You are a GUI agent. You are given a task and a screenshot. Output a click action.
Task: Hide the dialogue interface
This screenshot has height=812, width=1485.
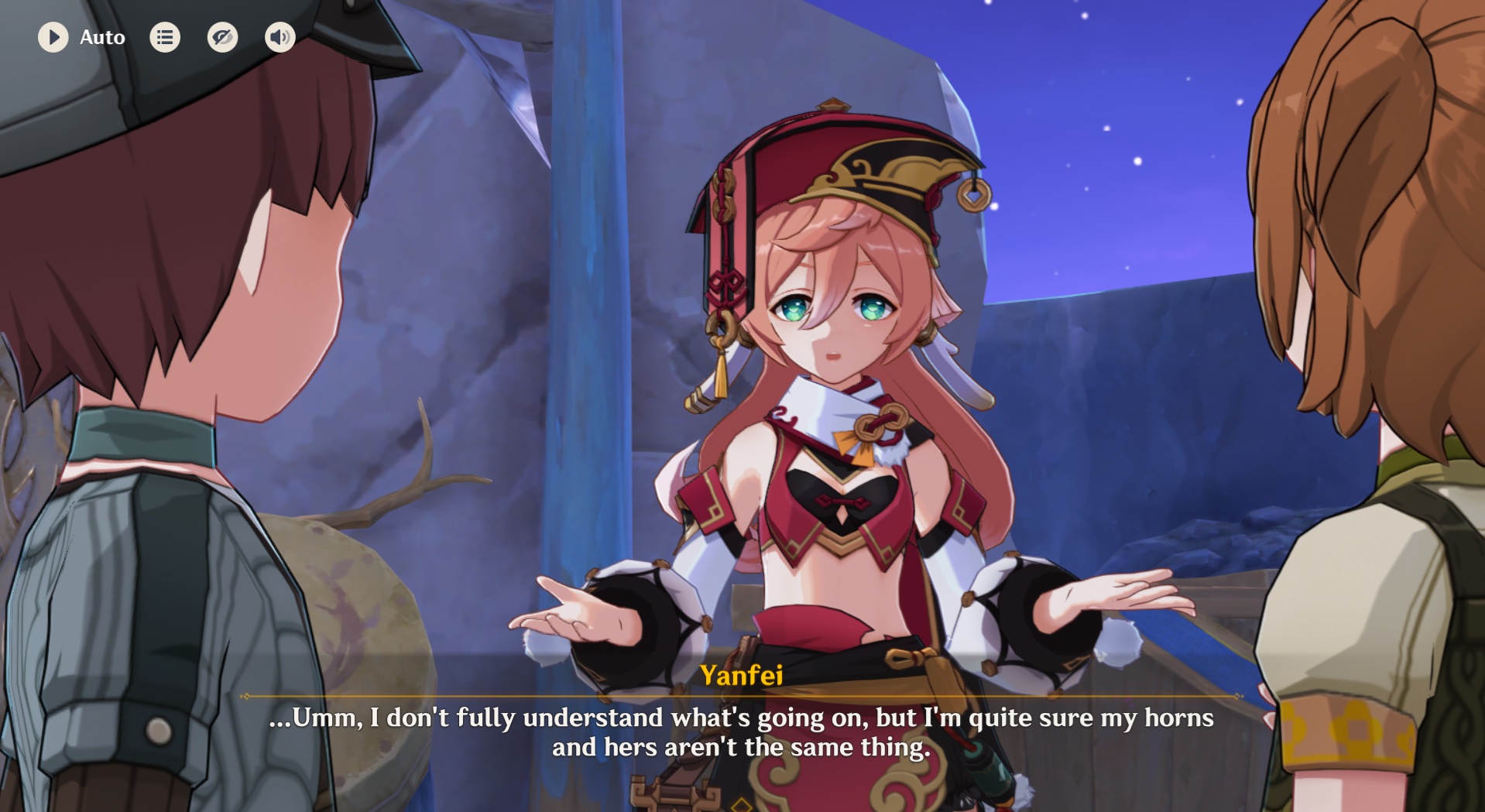coord(222,37)
